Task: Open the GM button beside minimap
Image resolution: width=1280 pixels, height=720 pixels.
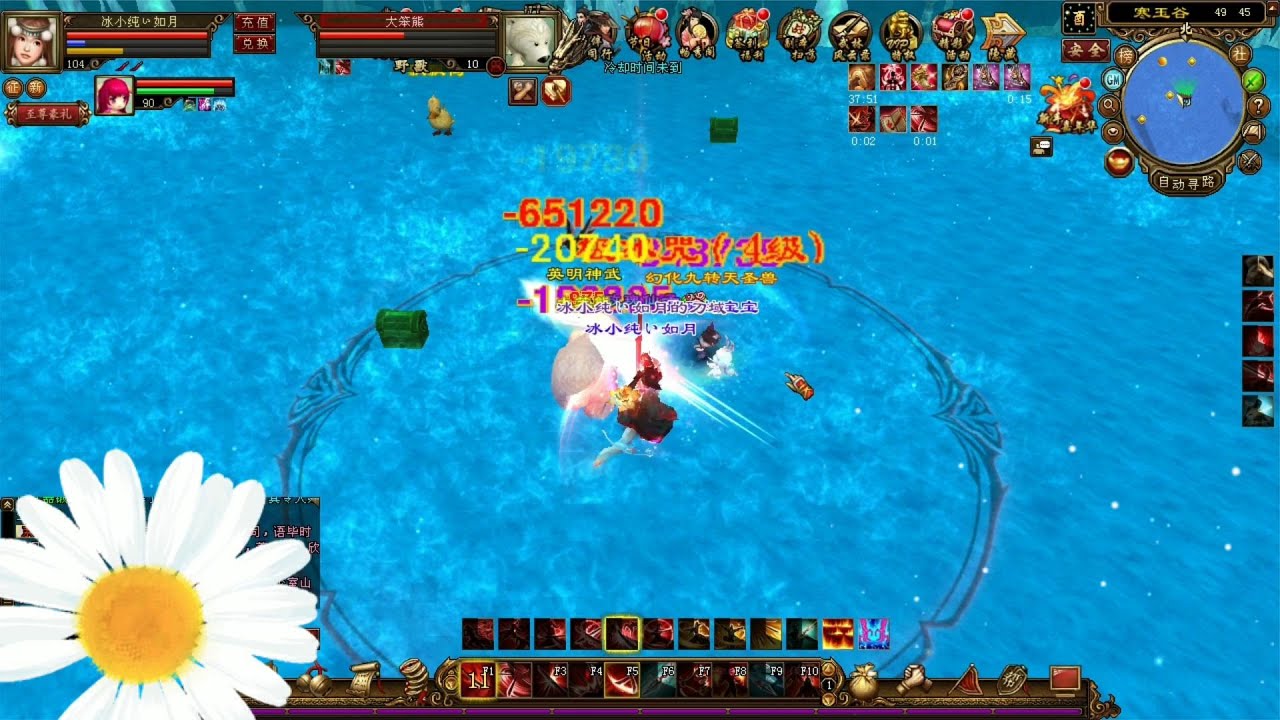Action: pos(1114,79)
